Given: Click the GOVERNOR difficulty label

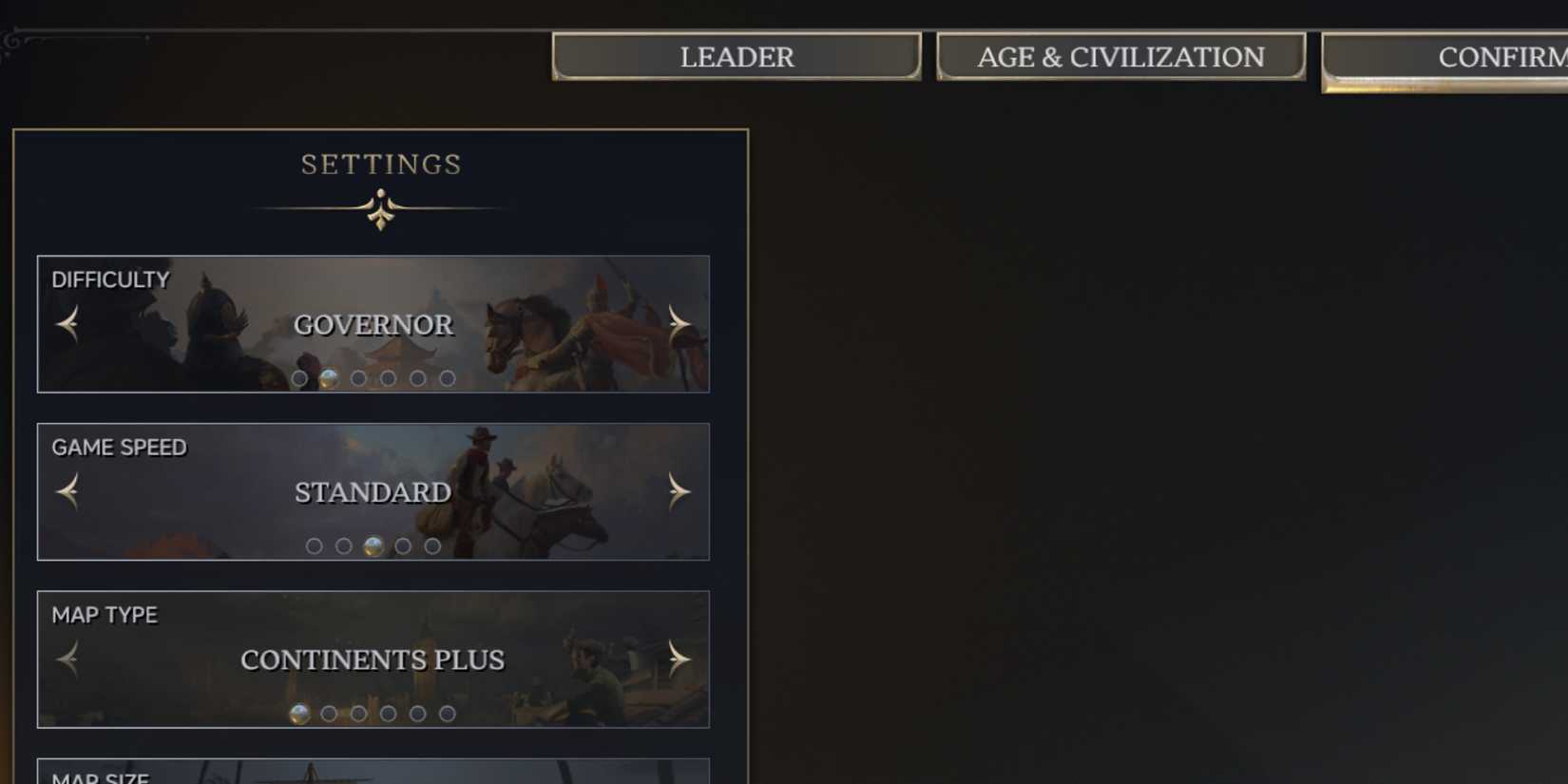Looking at the screenshot, I should [x=373, y=325].
